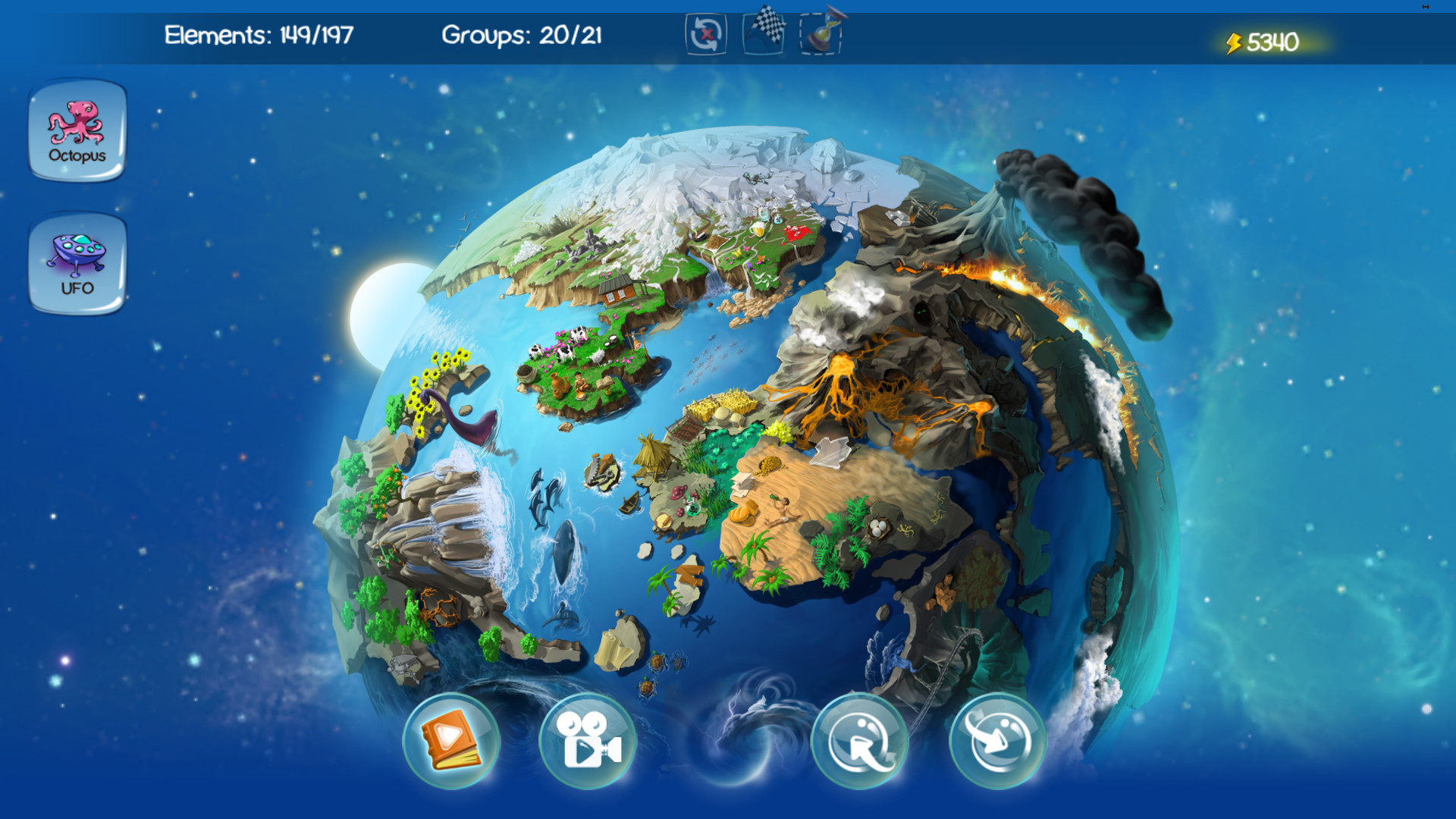
Task: Select the hourglass timed challenge icon
Action: 822,34
